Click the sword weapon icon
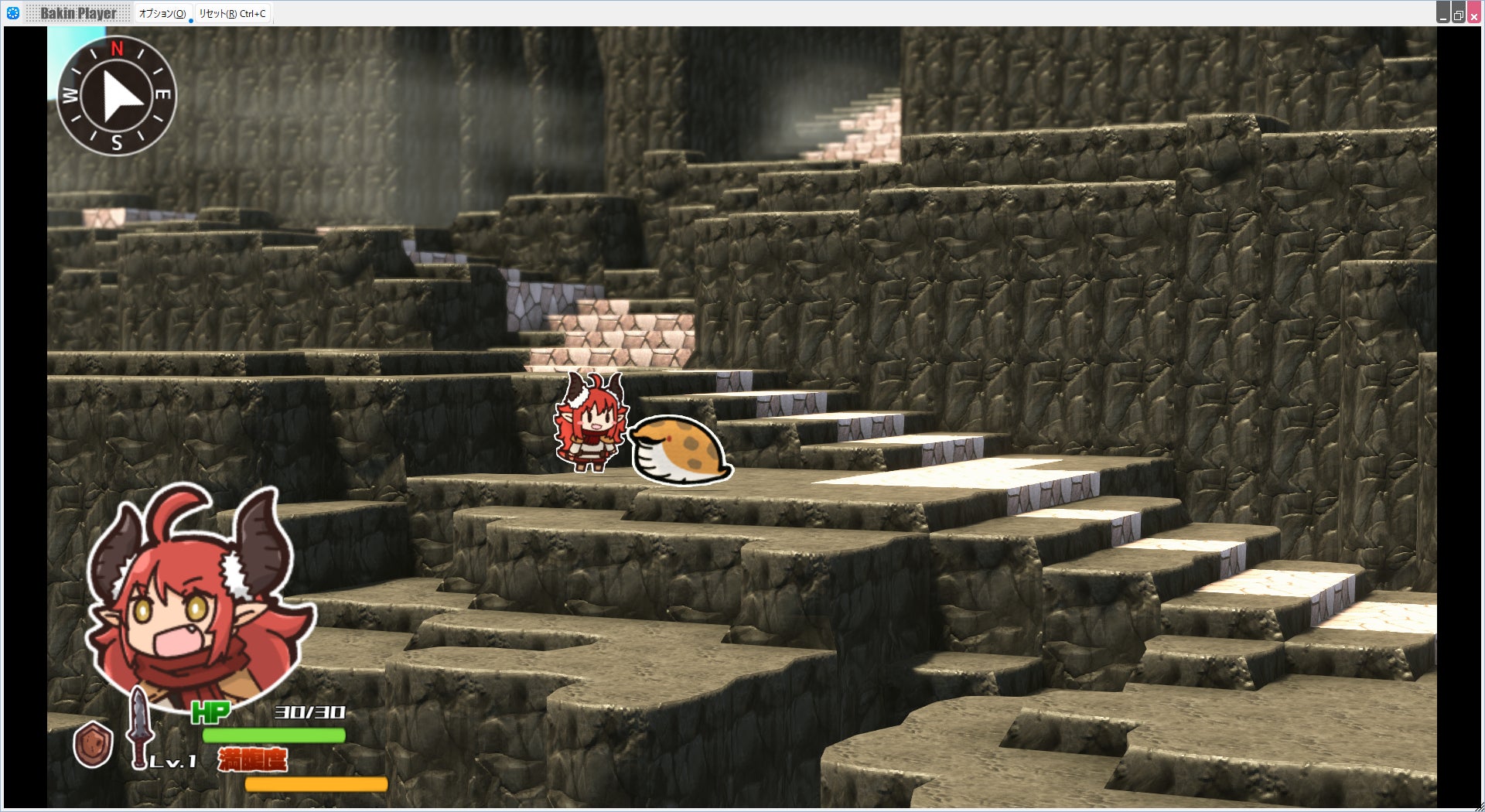 click(138, 728)
